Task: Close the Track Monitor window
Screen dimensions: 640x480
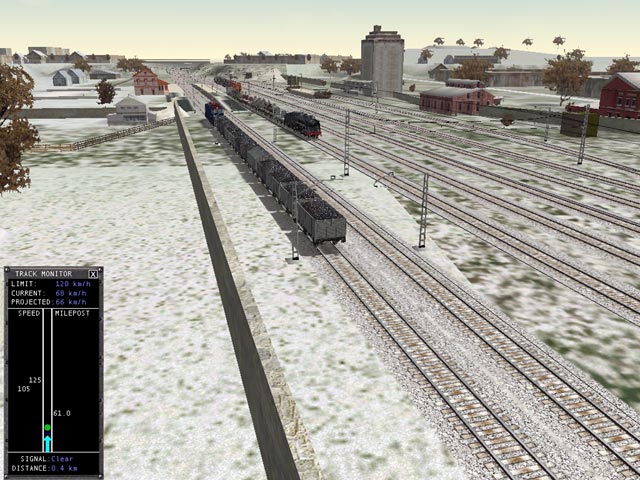Action: pyautogui.click(x=93, y=273)
